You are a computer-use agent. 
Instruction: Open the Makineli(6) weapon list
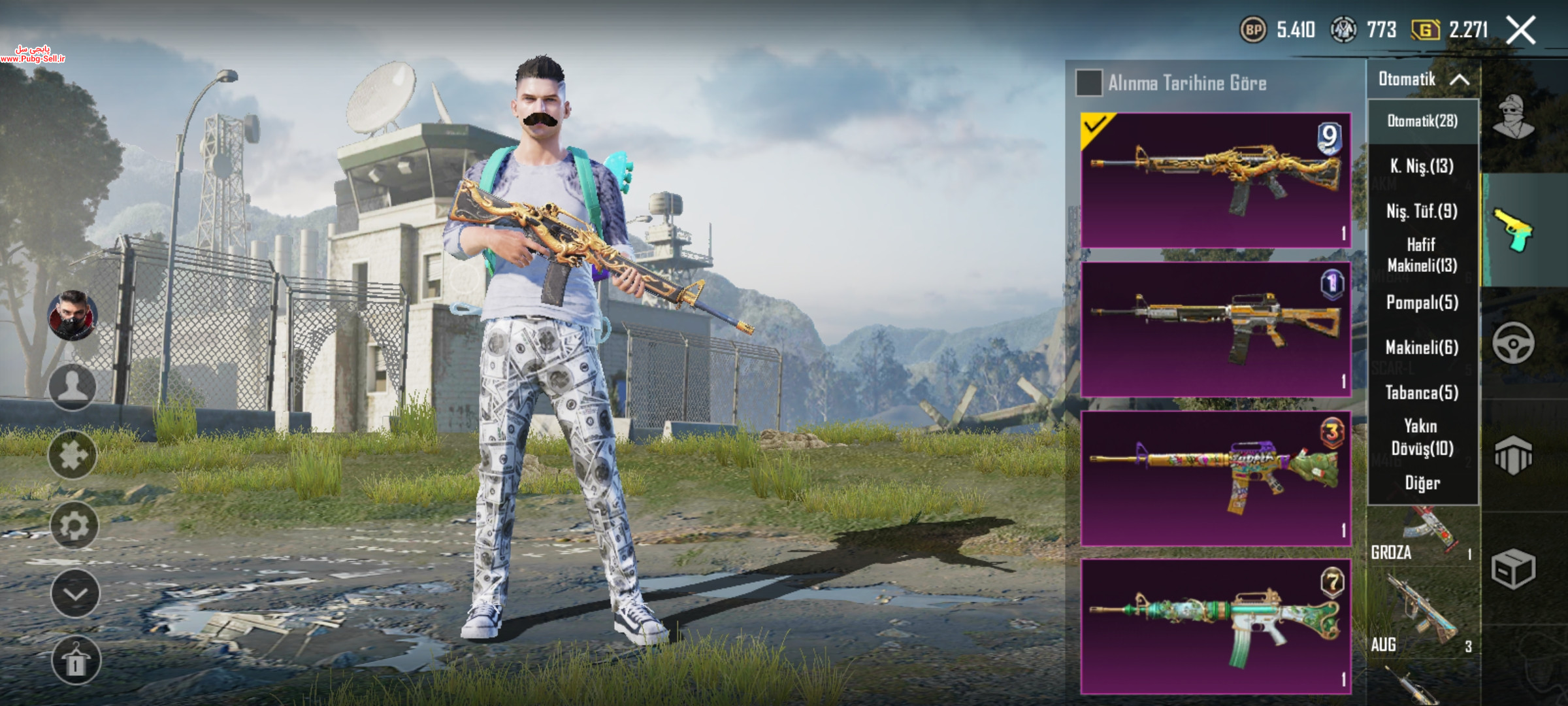click(x=1422, y=347)
